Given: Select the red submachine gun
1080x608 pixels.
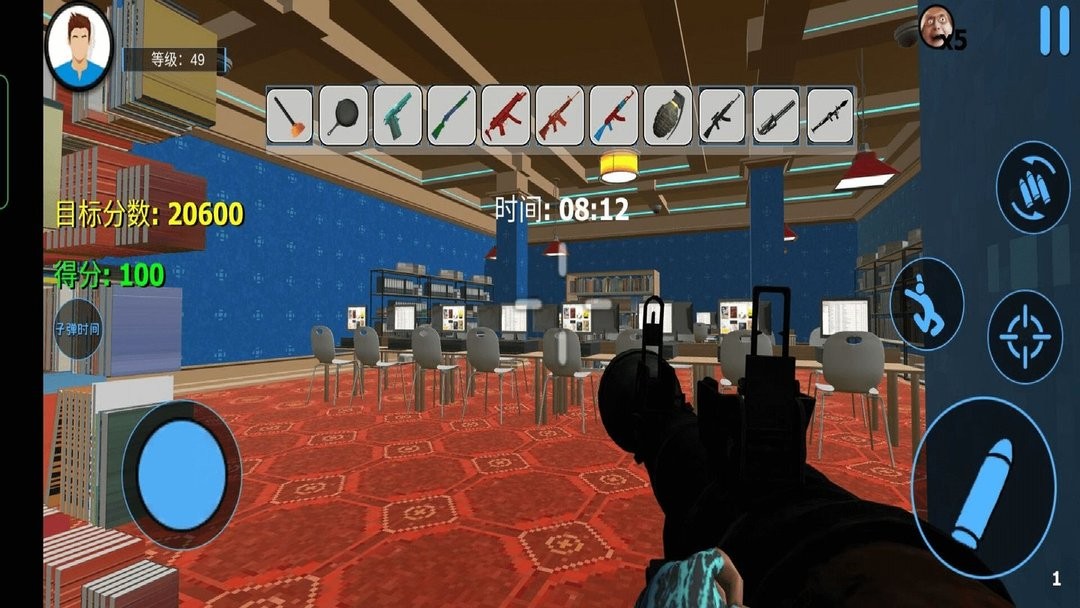Looking at the screenshot, I should (x=507, y=116).
